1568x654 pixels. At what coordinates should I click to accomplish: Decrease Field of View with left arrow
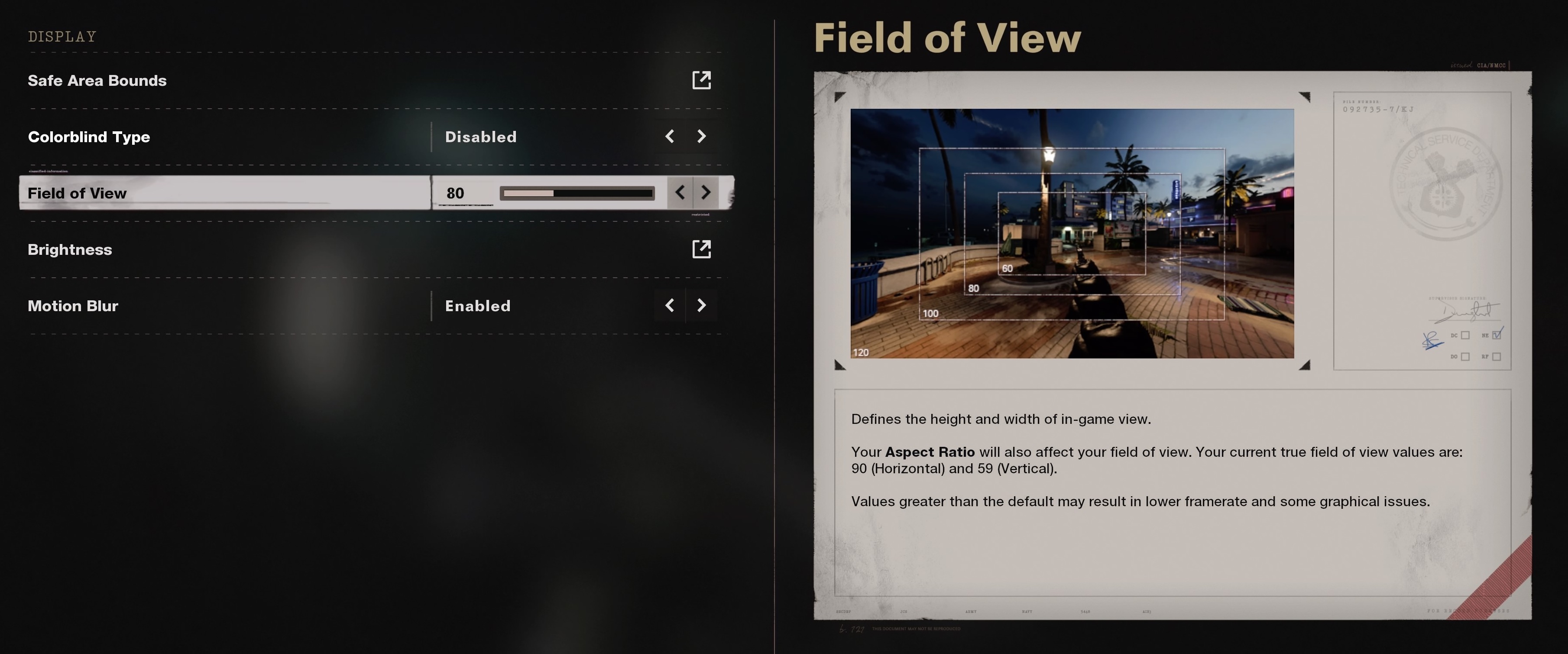[680, 193]
